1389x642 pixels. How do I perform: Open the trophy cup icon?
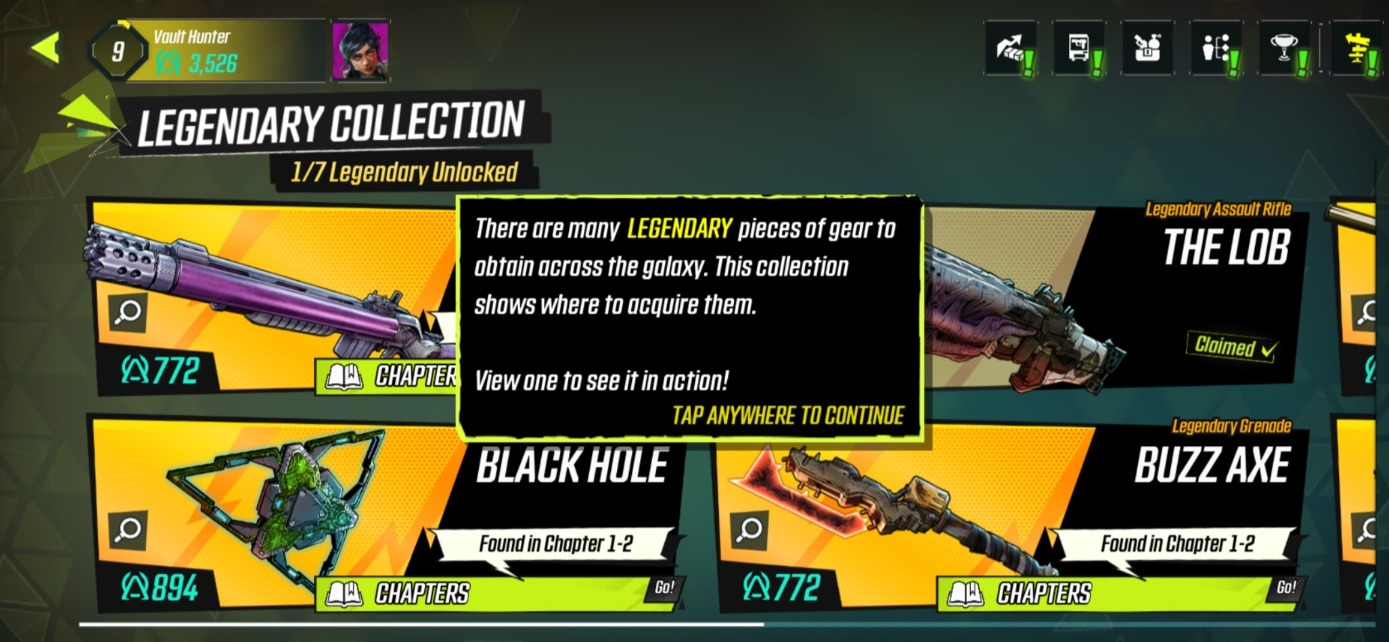tap(1284, 48)
